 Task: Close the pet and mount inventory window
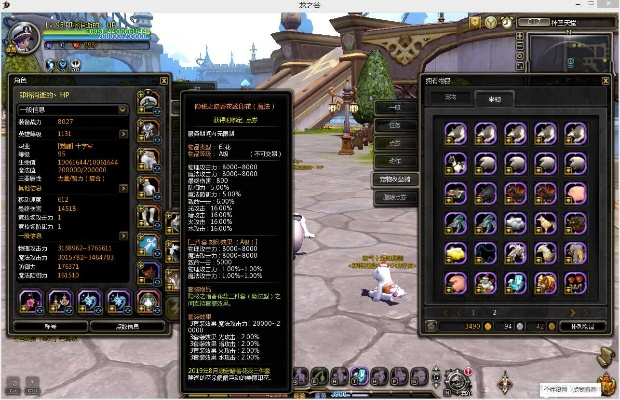pos(605,80)
